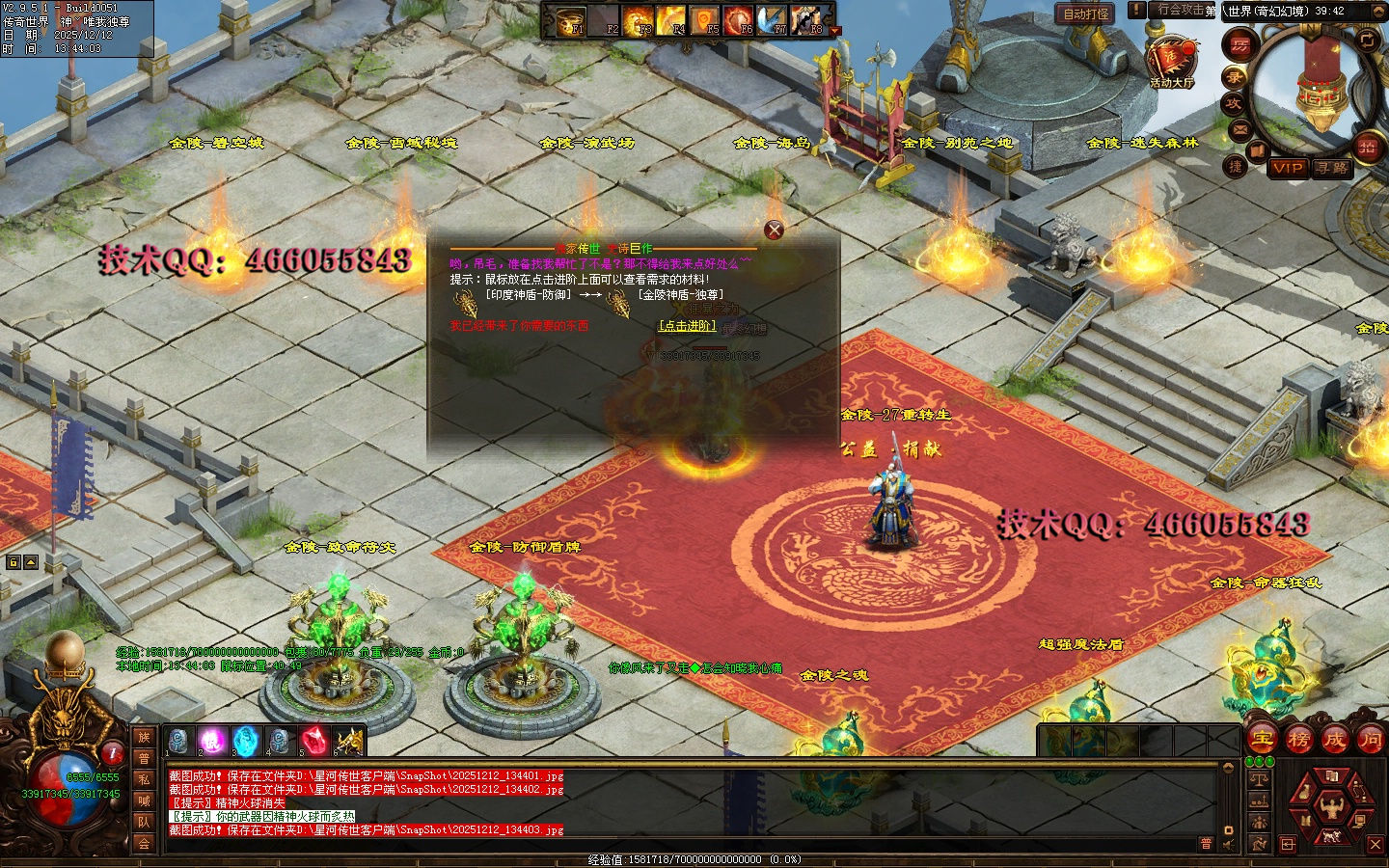Click the 点击进阶 upgrade link
Viewport: 1389px width, 868px height.
687,326
